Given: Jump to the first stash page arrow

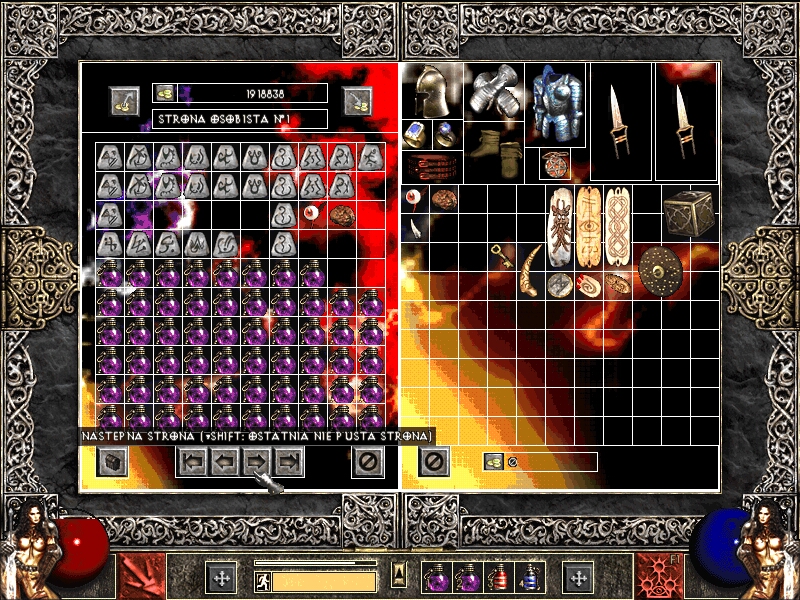Looking at the screenshot, I should 193,461.
